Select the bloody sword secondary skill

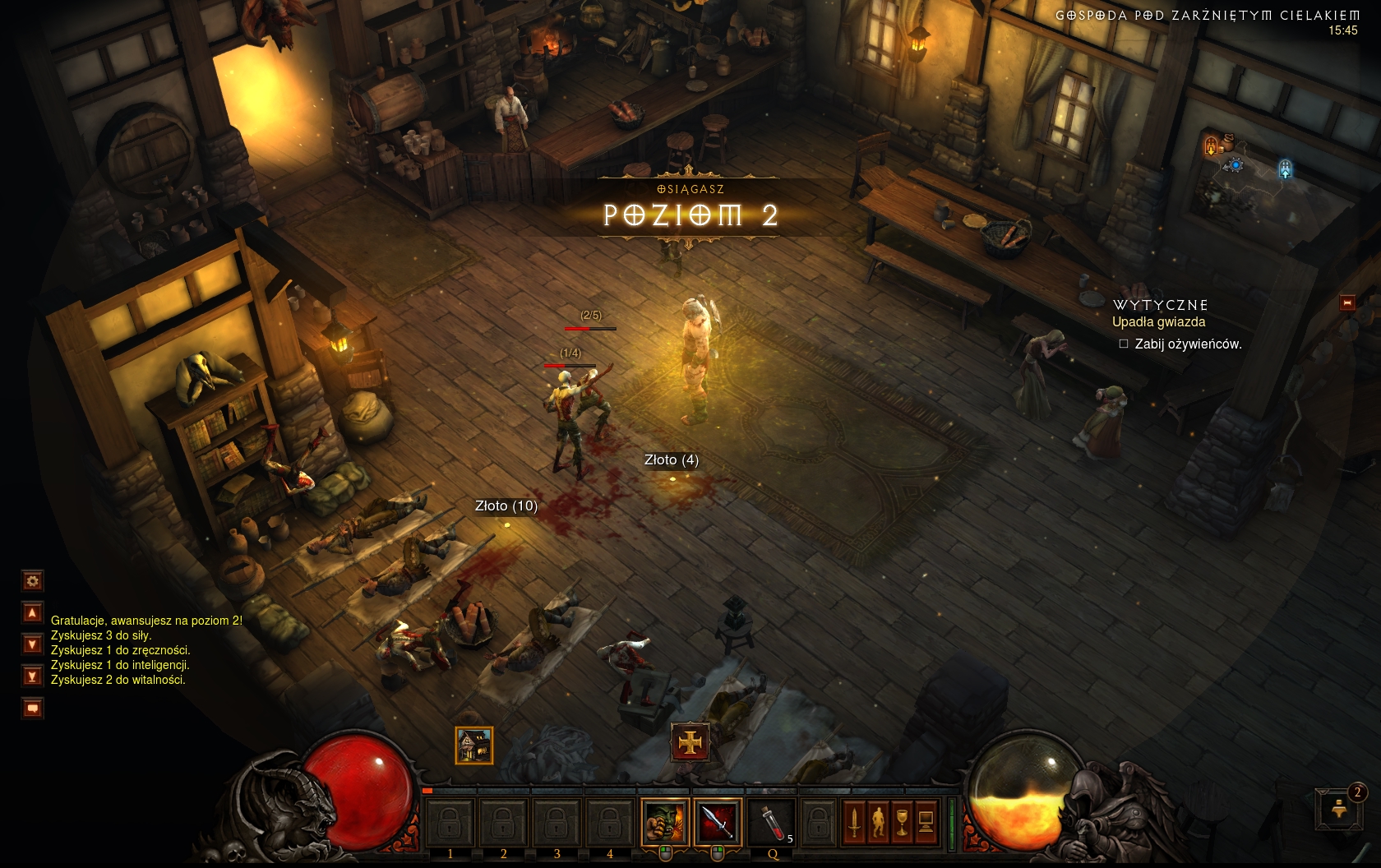click(x=717, y=820)
